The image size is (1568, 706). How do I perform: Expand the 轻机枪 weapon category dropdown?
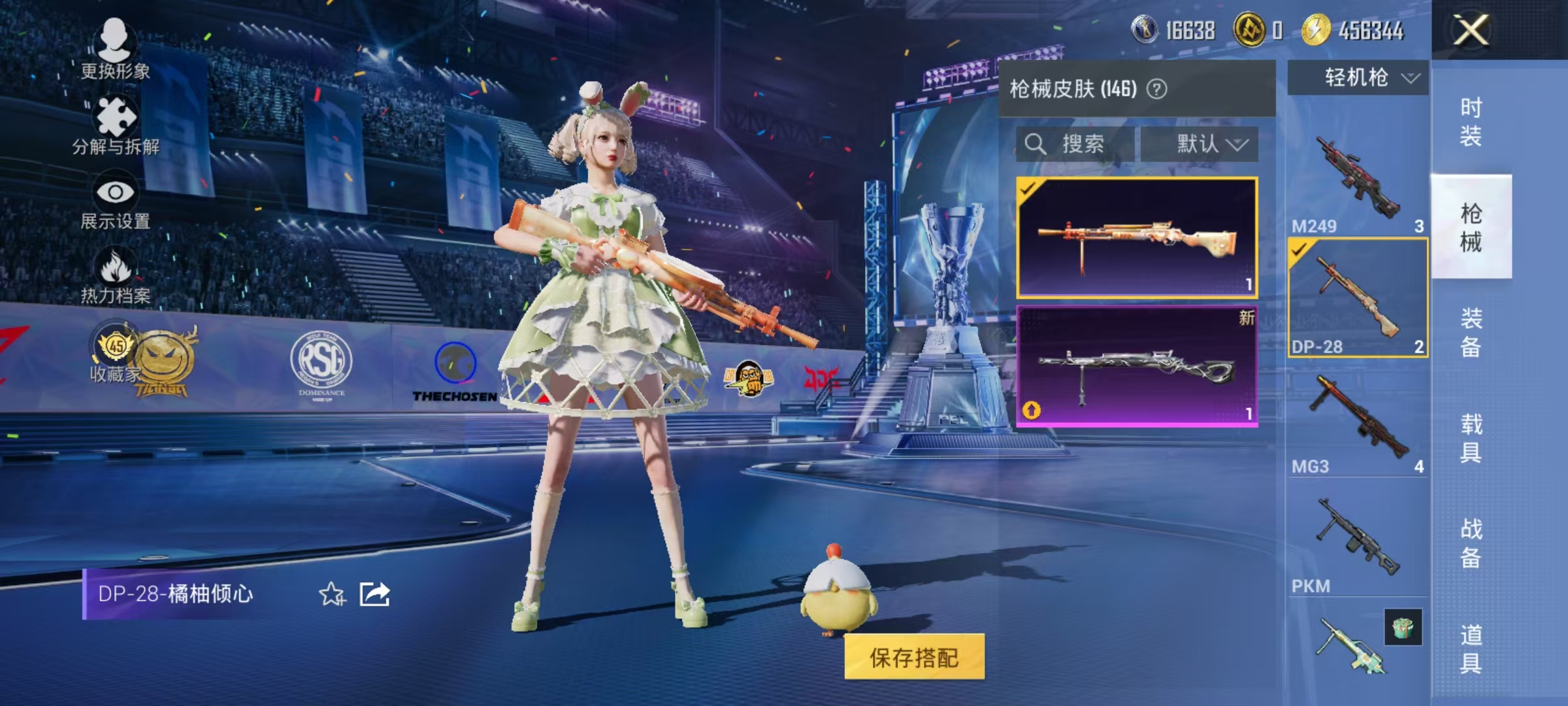1358,78
